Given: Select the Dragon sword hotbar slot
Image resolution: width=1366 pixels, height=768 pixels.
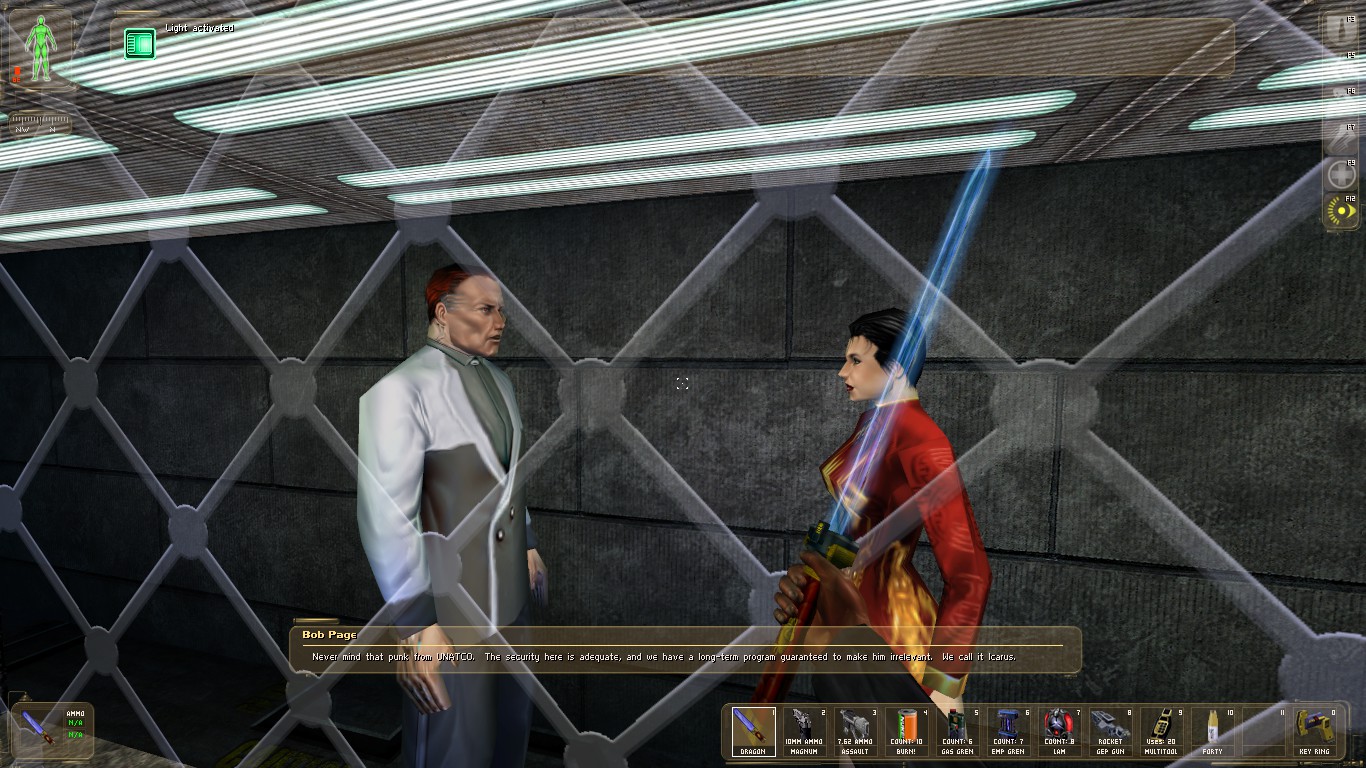Looking at the screenshot, I should [753, 730].
